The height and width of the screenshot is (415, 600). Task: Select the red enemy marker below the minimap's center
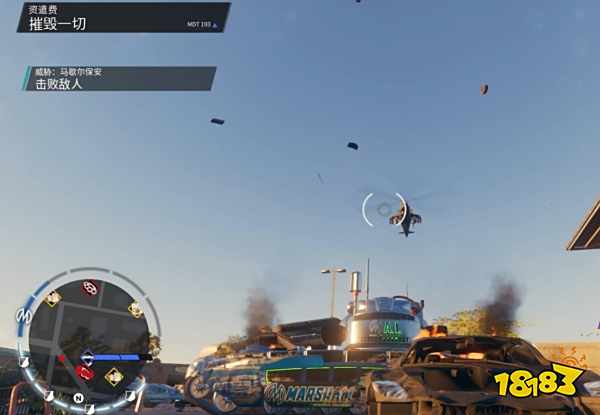(85, 373)
